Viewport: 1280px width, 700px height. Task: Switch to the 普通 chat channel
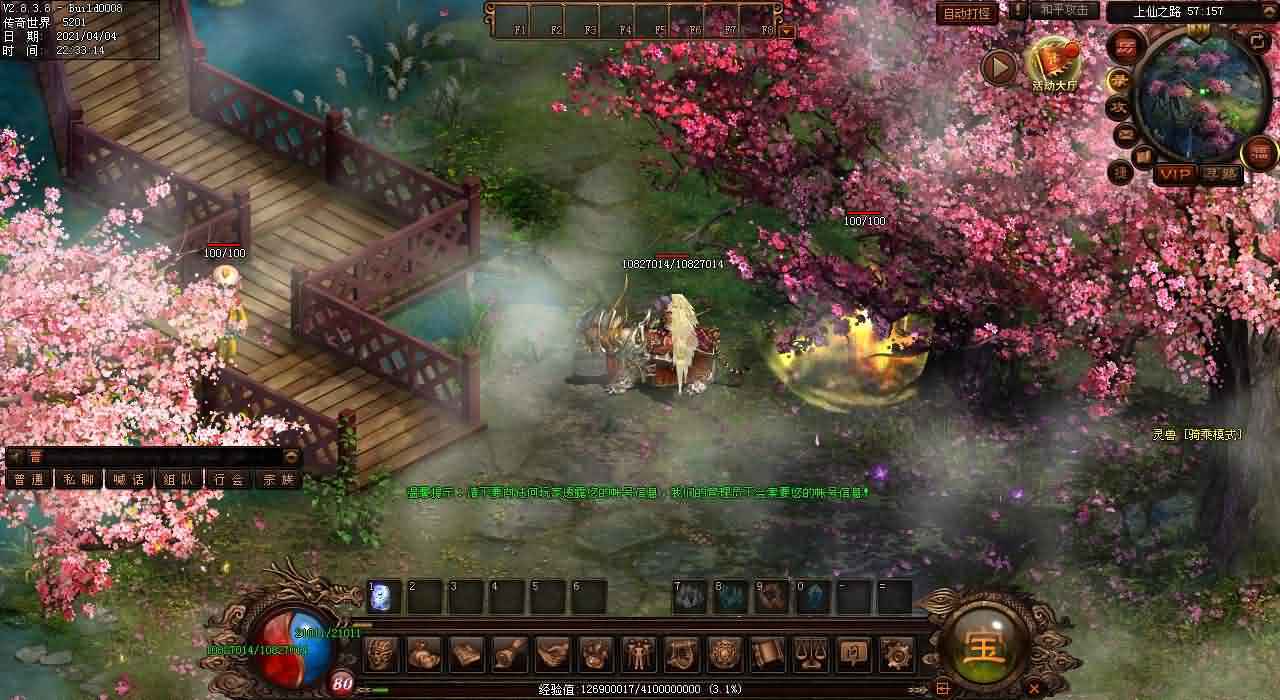(x=28, y=479)
